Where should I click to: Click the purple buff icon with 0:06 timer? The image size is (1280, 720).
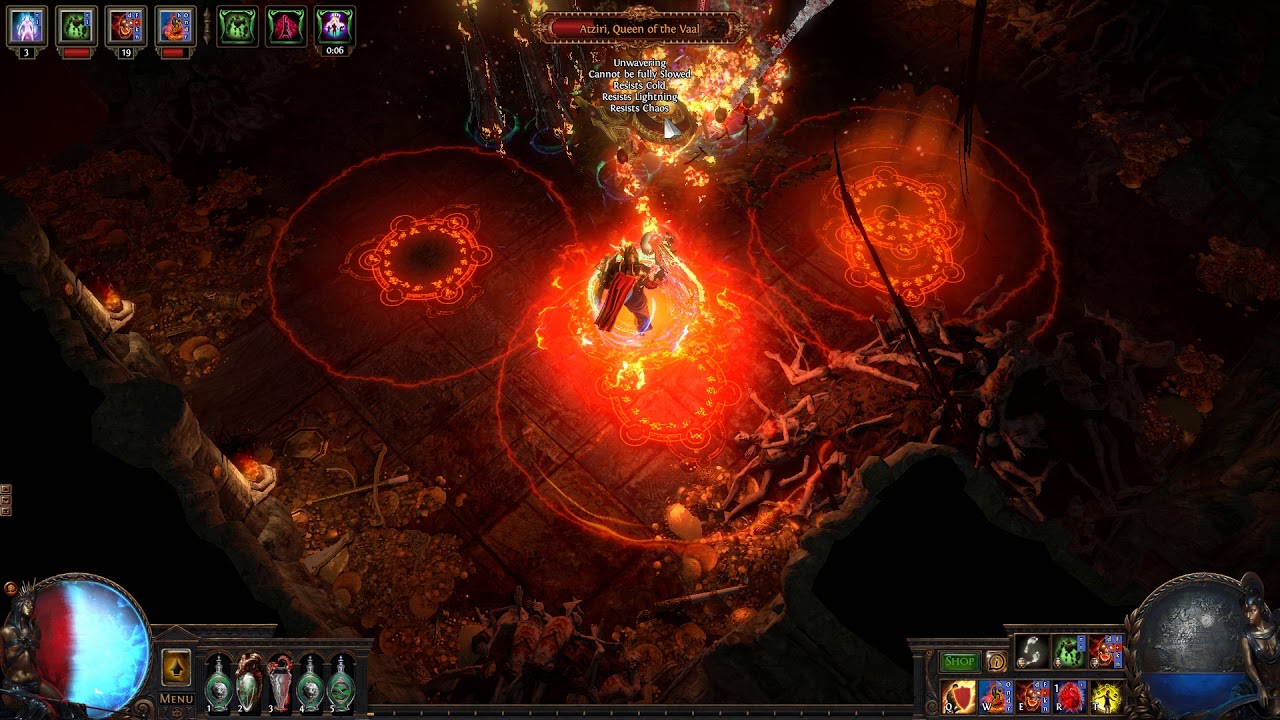click(x=334, y=26)
